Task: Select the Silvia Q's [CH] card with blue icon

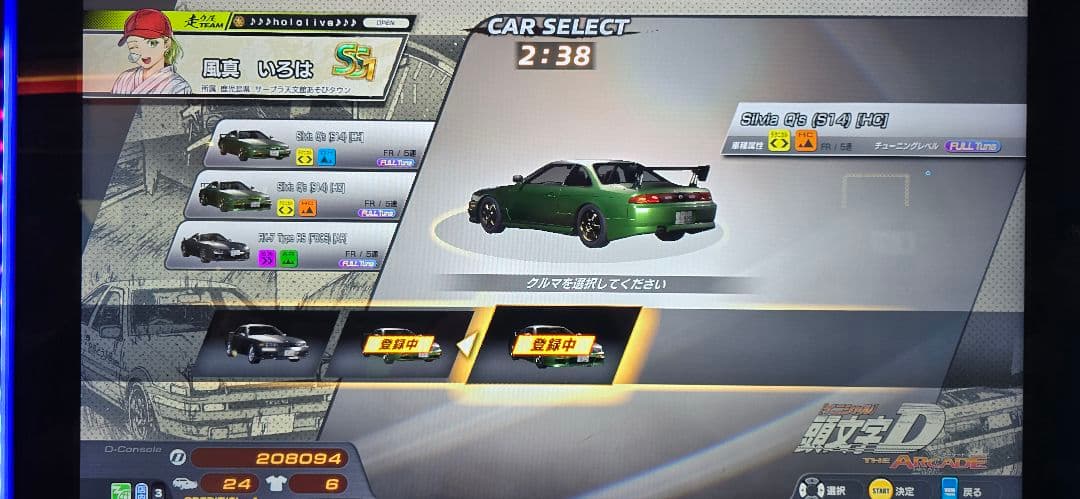Action: [318, 145]
